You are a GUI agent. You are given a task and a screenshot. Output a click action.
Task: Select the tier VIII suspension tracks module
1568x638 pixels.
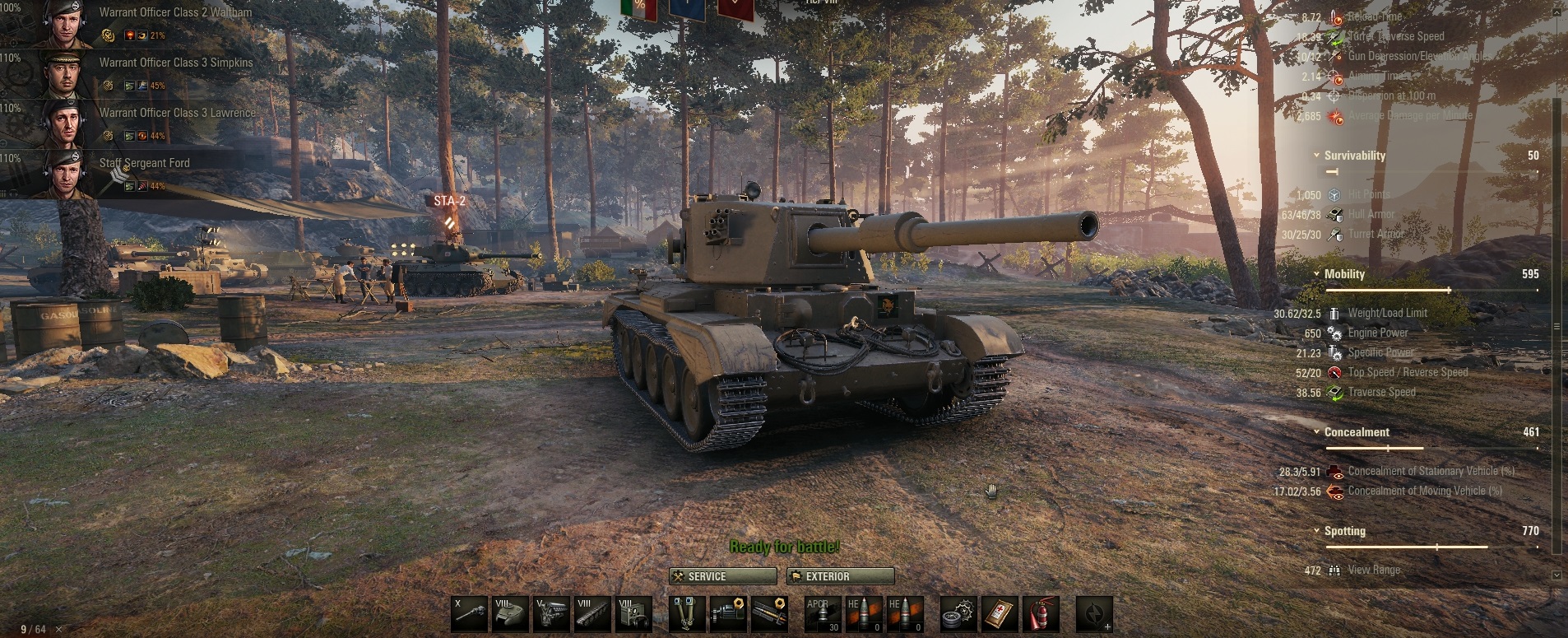click(x=592, y=614)
